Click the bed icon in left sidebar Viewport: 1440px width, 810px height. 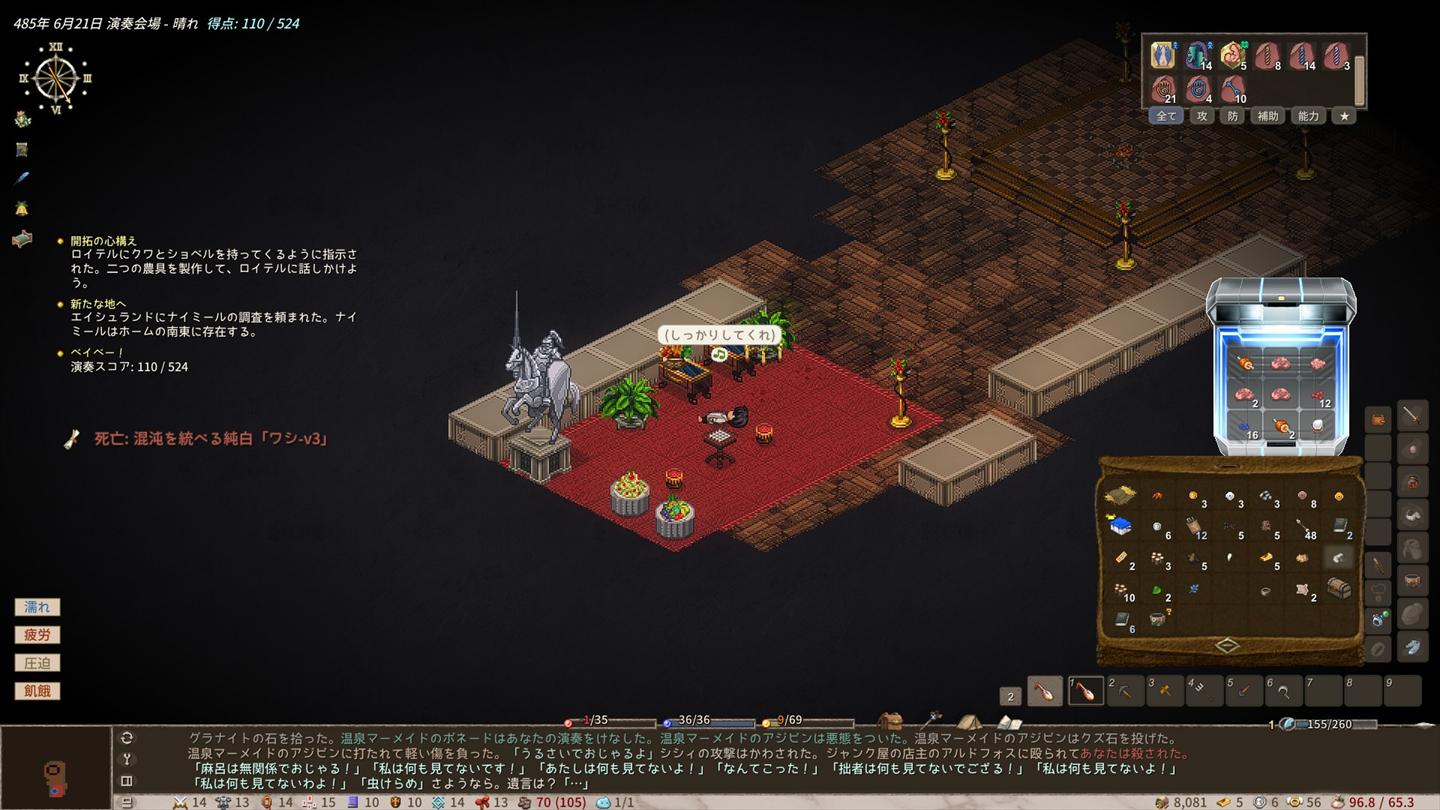point(22,239)
